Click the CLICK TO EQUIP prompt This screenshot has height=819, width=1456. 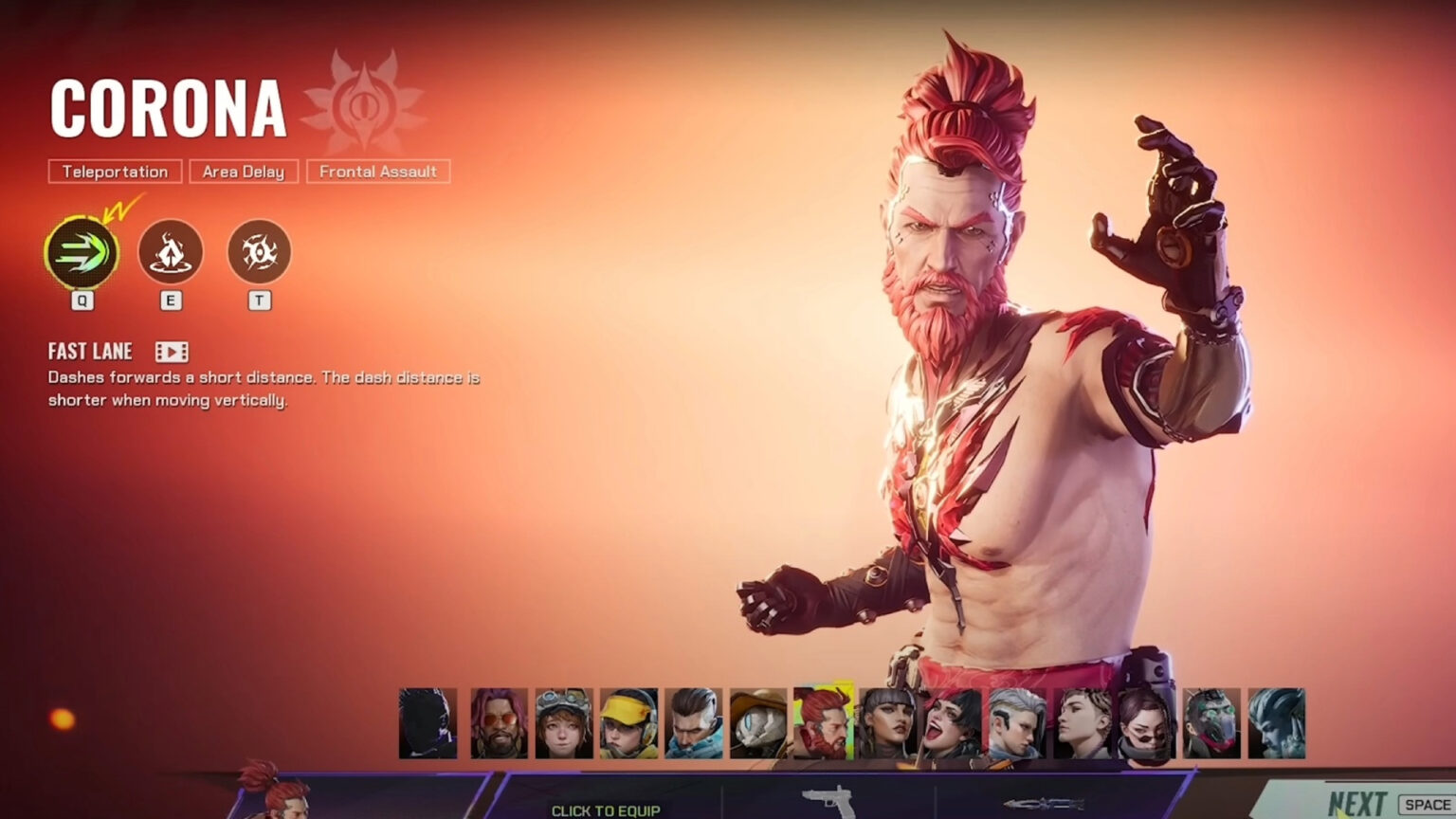(605, 812)
